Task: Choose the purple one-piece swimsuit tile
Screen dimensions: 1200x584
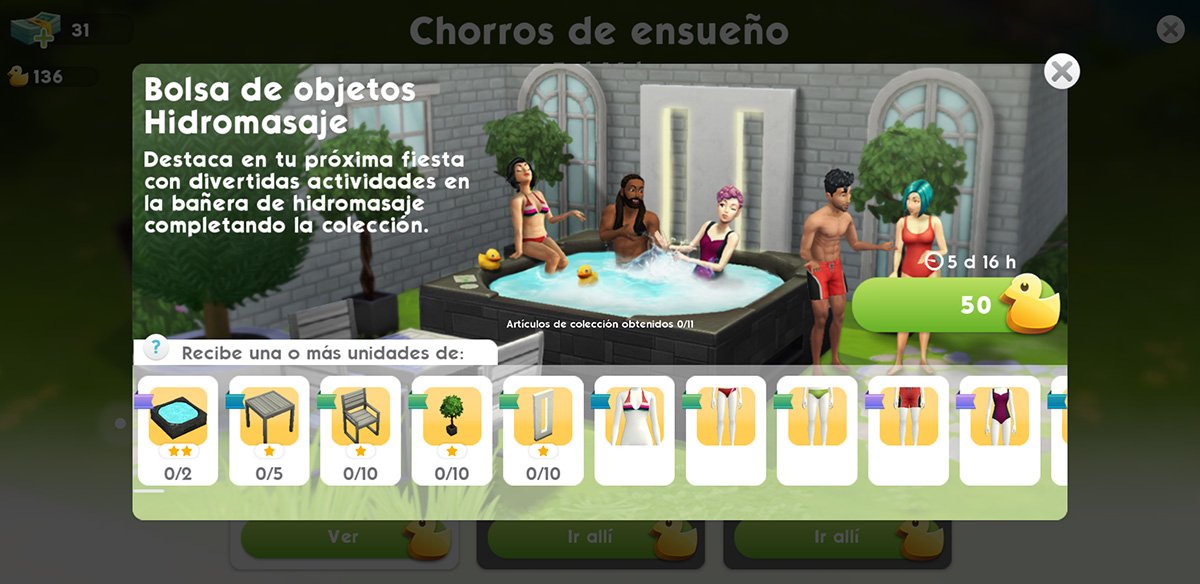Action: click(1000, 430)
